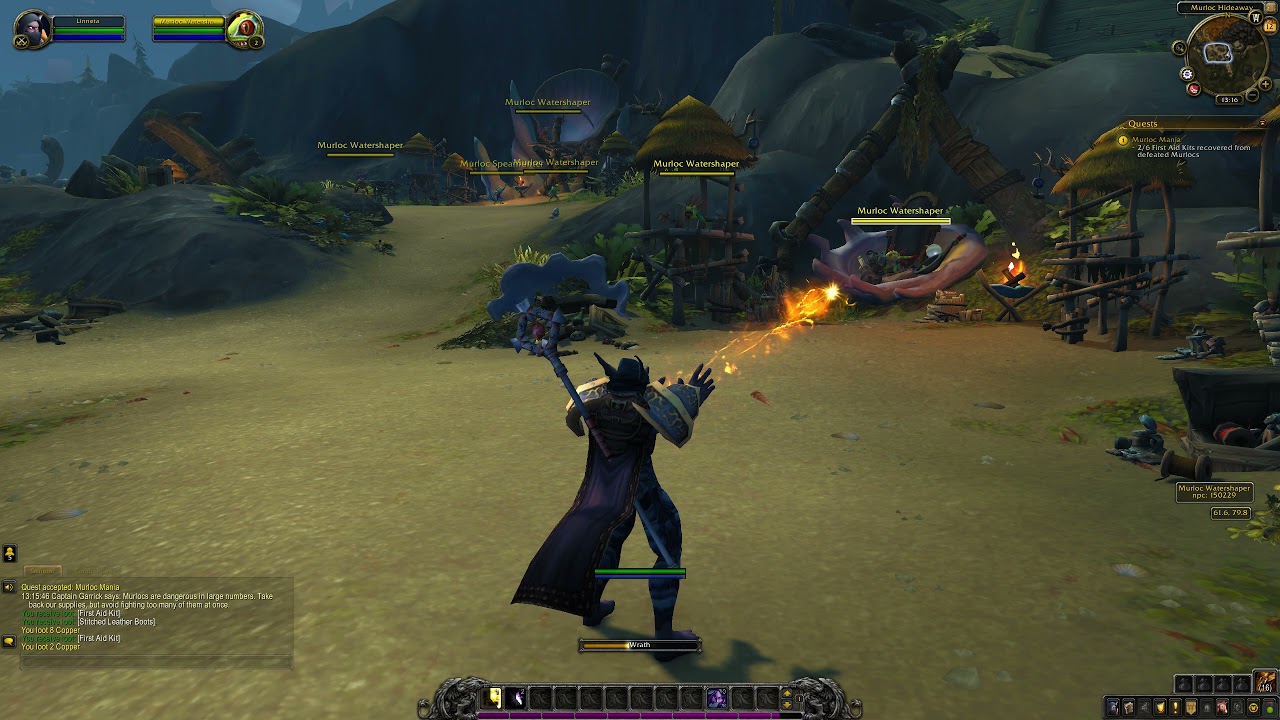The image size is (1280, 720).
Task: Click the action bar page-up arrow
Action: (x=788, y=692)
